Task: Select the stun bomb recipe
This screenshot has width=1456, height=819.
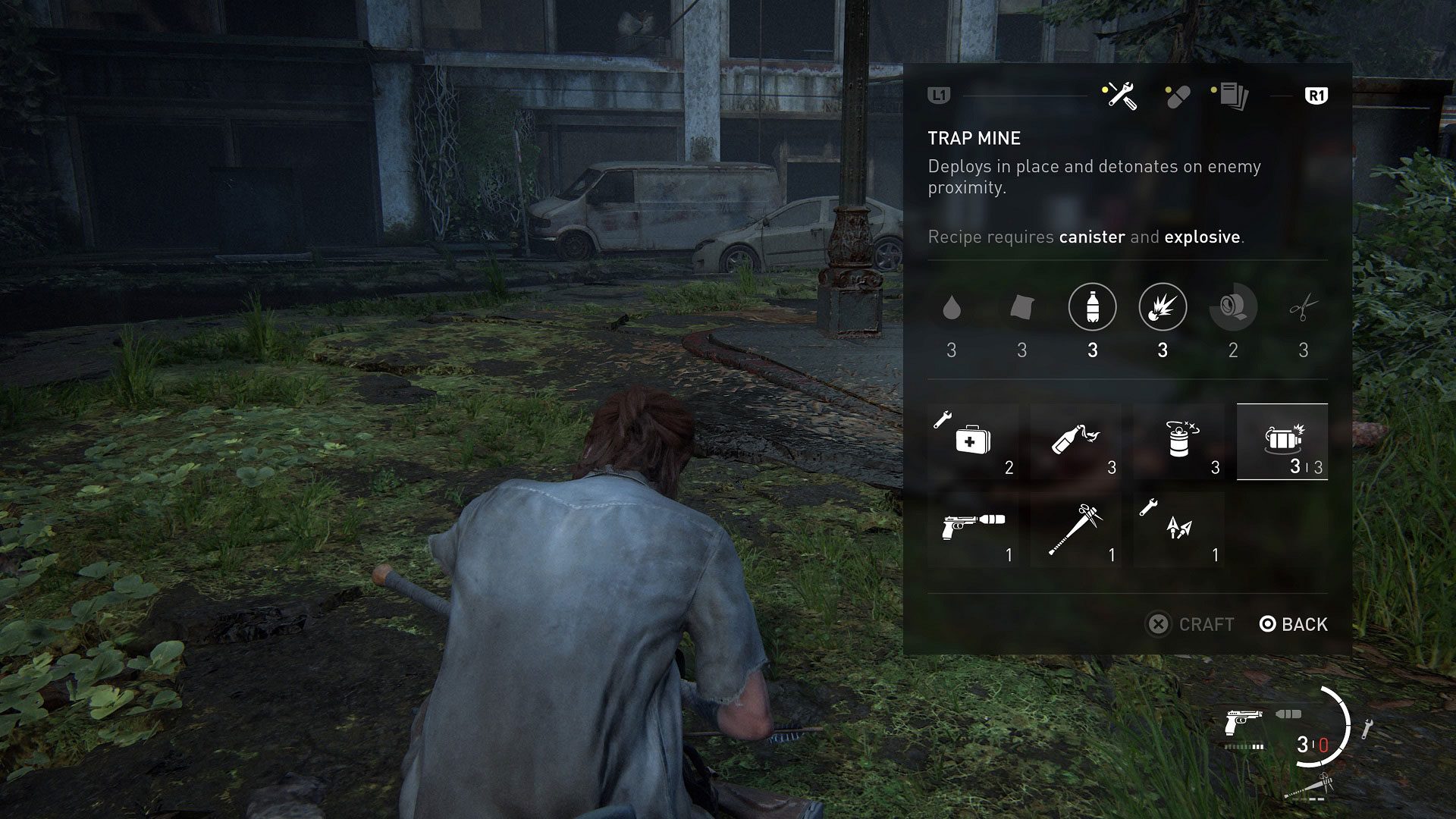Action: coord(1179,441)
